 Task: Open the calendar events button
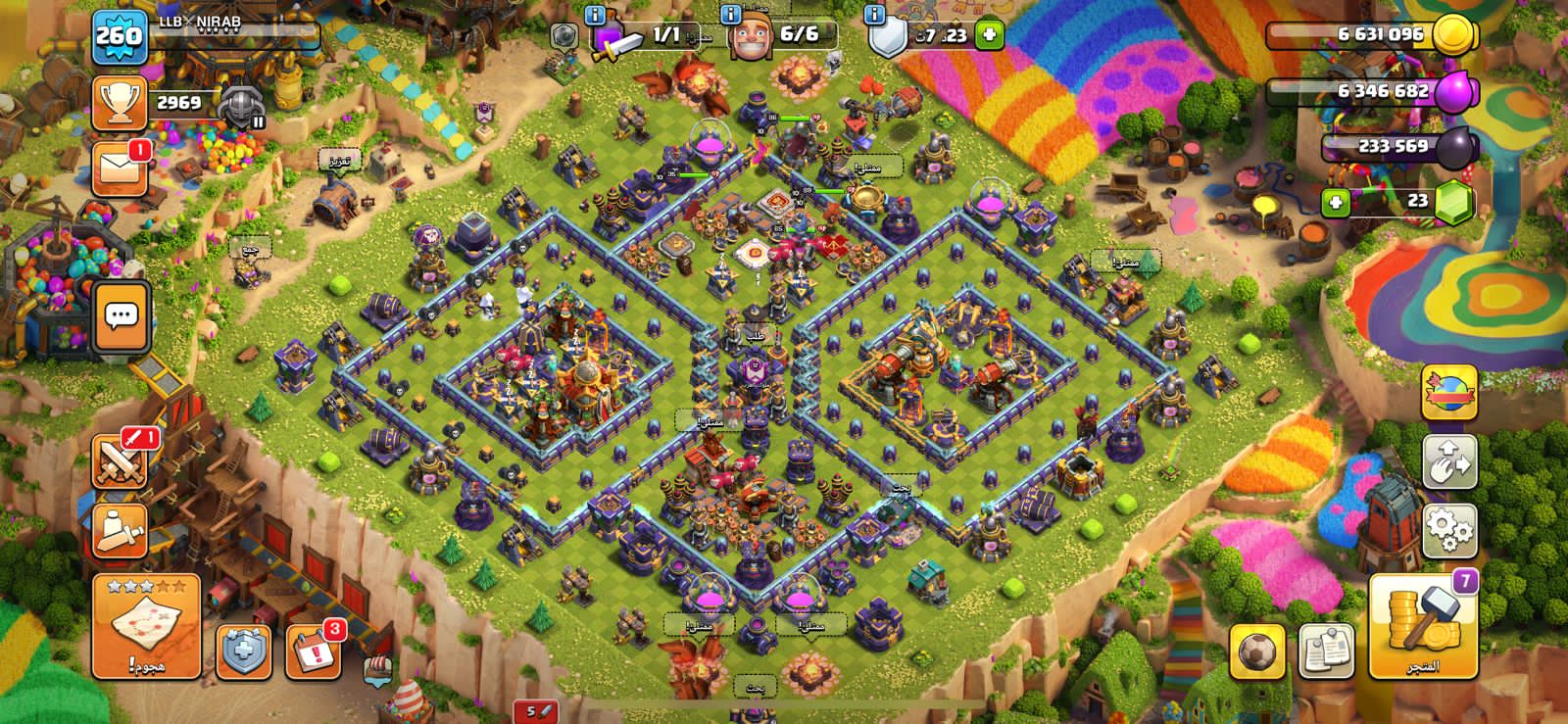pos(313,651)
